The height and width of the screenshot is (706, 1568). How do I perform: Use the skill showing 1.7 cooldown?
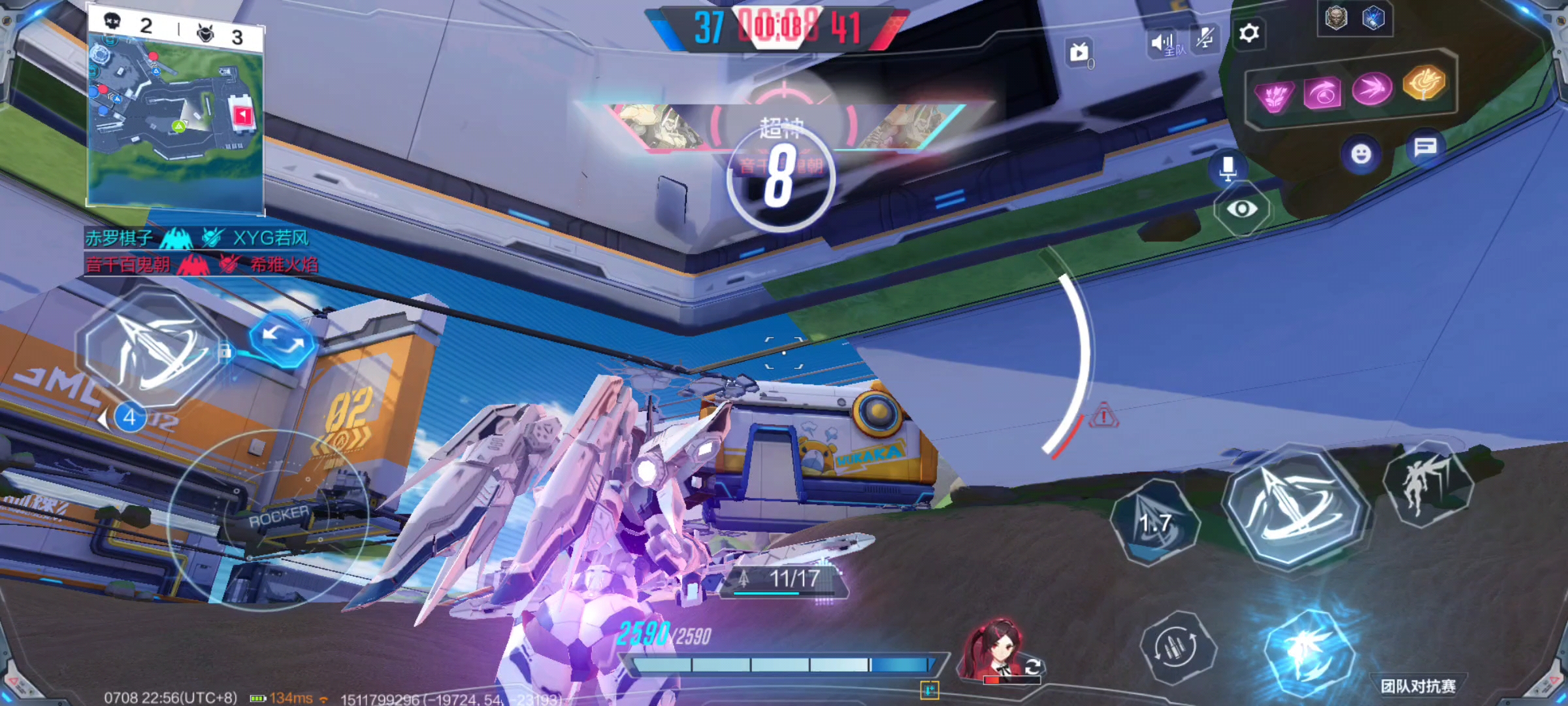[1155, 522]
